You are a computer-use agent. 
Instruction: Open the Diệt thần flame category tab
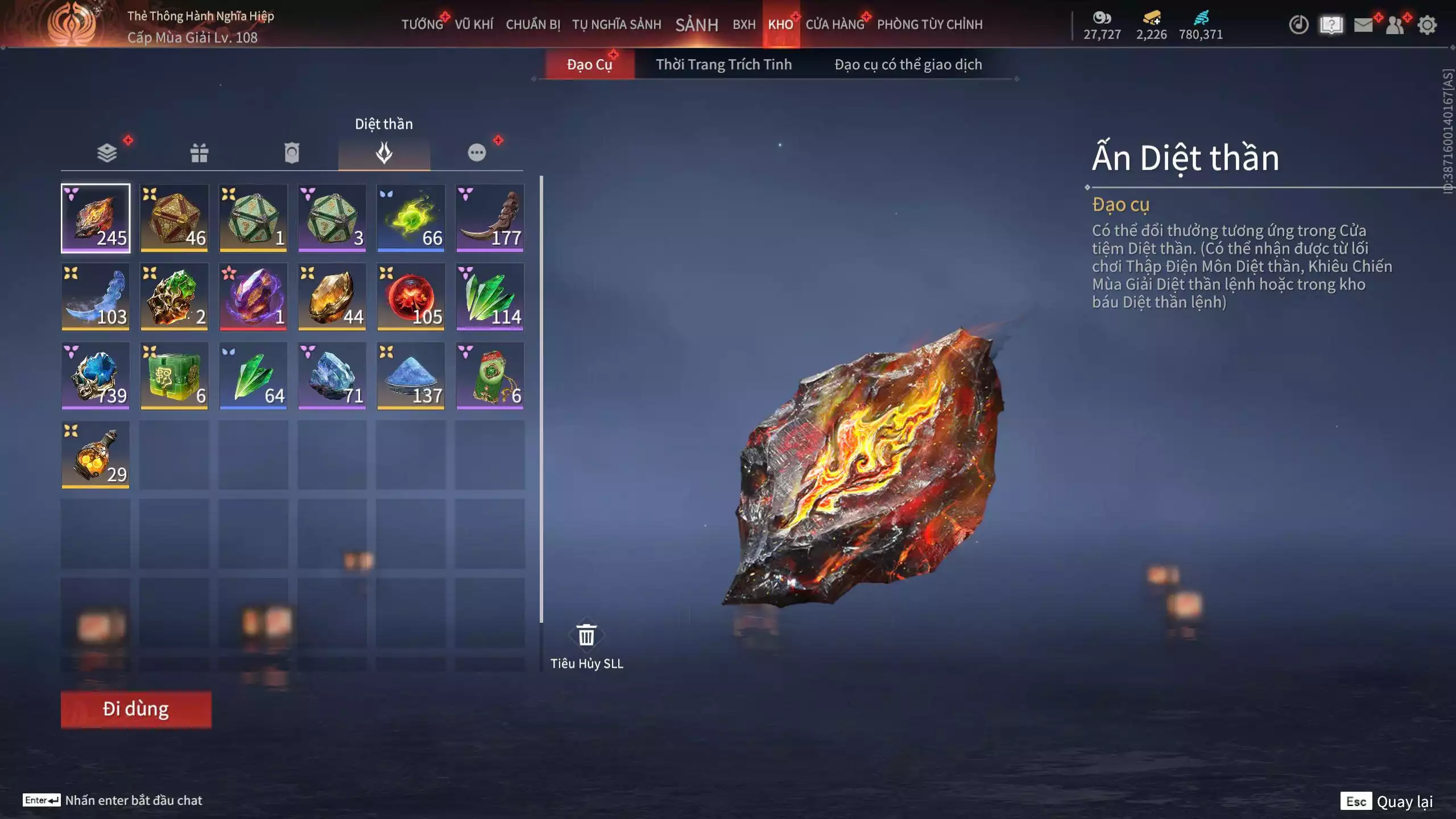coord(384,152)
